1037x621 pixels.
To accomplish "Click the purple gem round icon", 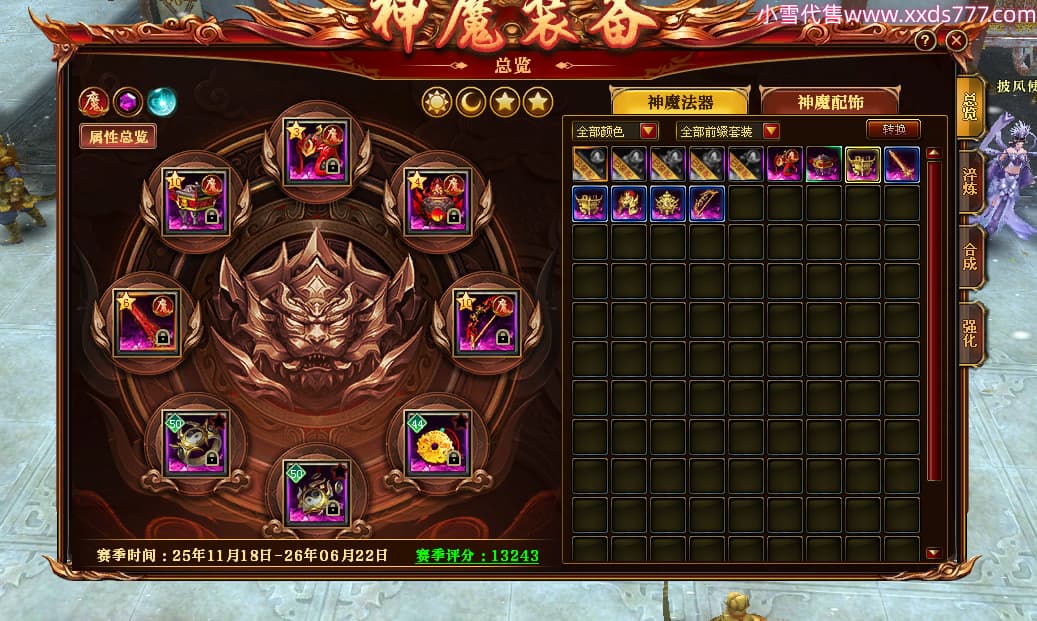I will [x=127, y=102].
